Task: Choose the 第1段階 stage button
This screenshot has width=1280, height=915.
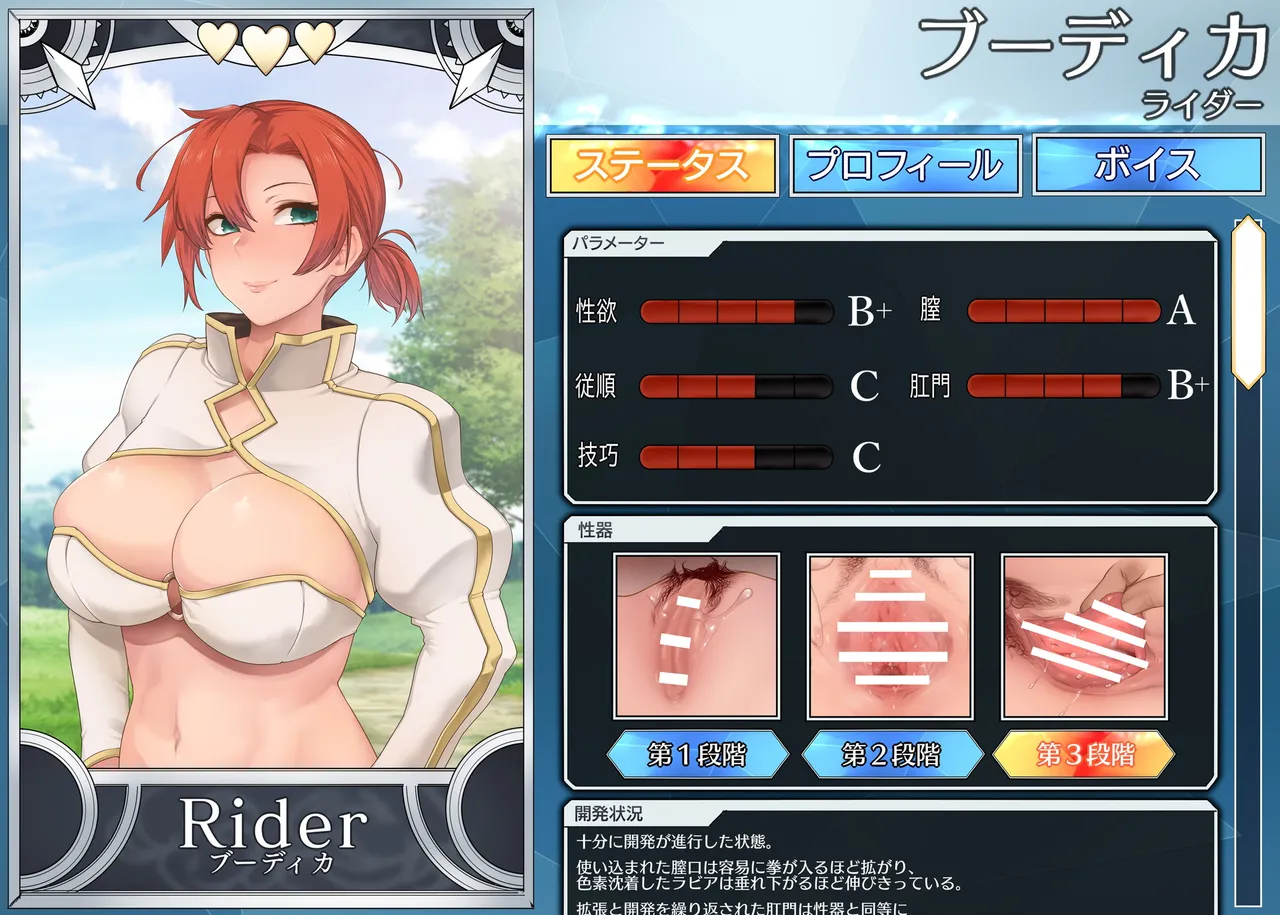Action: (x=696, y=754)
